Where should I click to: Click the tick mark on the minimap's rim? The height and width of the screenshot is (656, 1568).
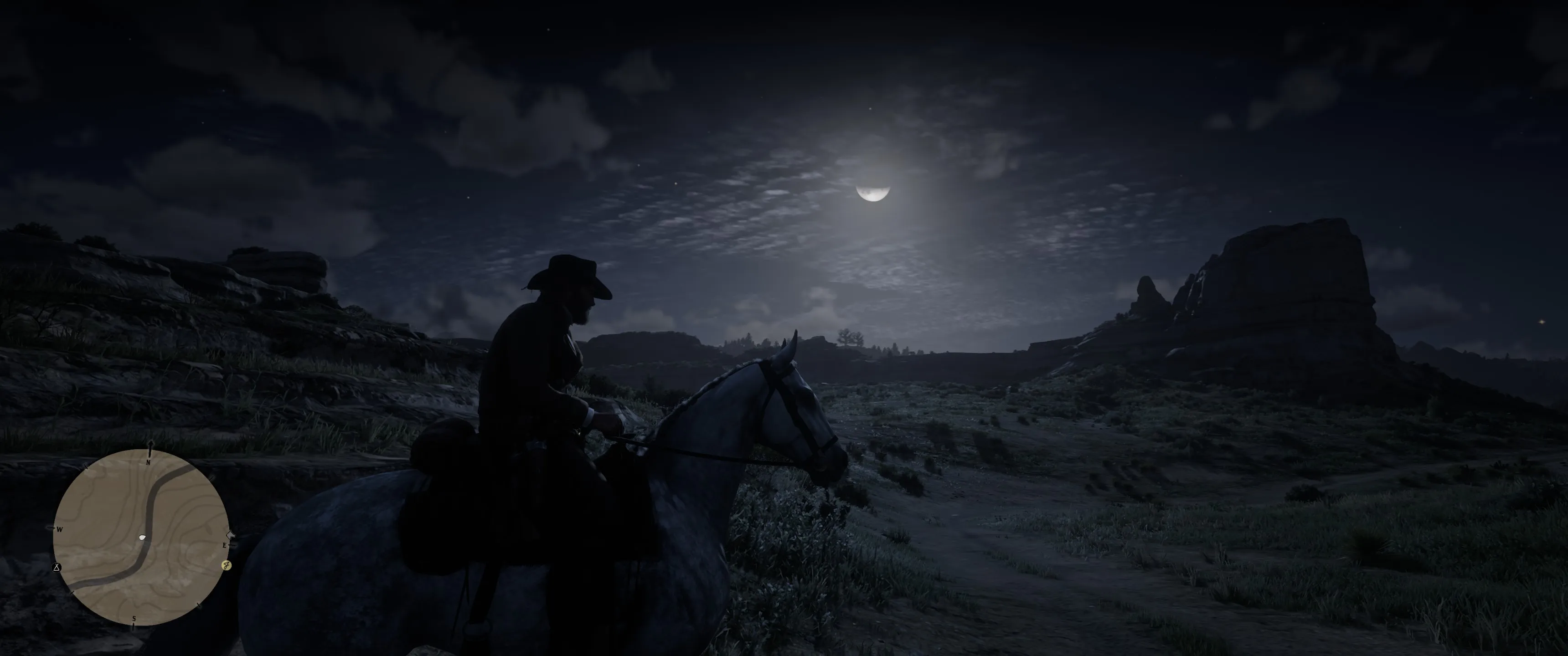point(86,467)
